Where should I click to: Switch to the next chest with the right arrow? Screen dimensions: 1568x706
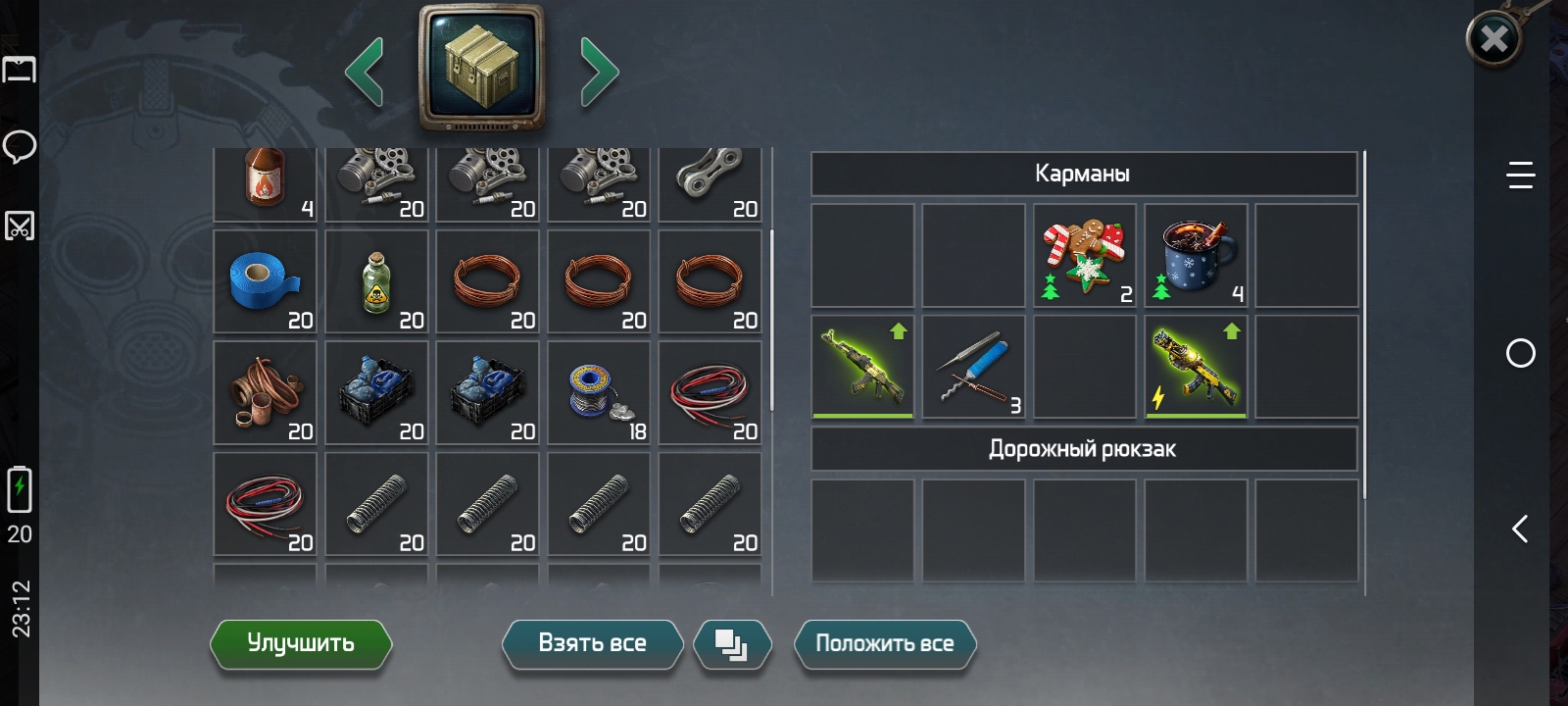[x=599, y=71]
